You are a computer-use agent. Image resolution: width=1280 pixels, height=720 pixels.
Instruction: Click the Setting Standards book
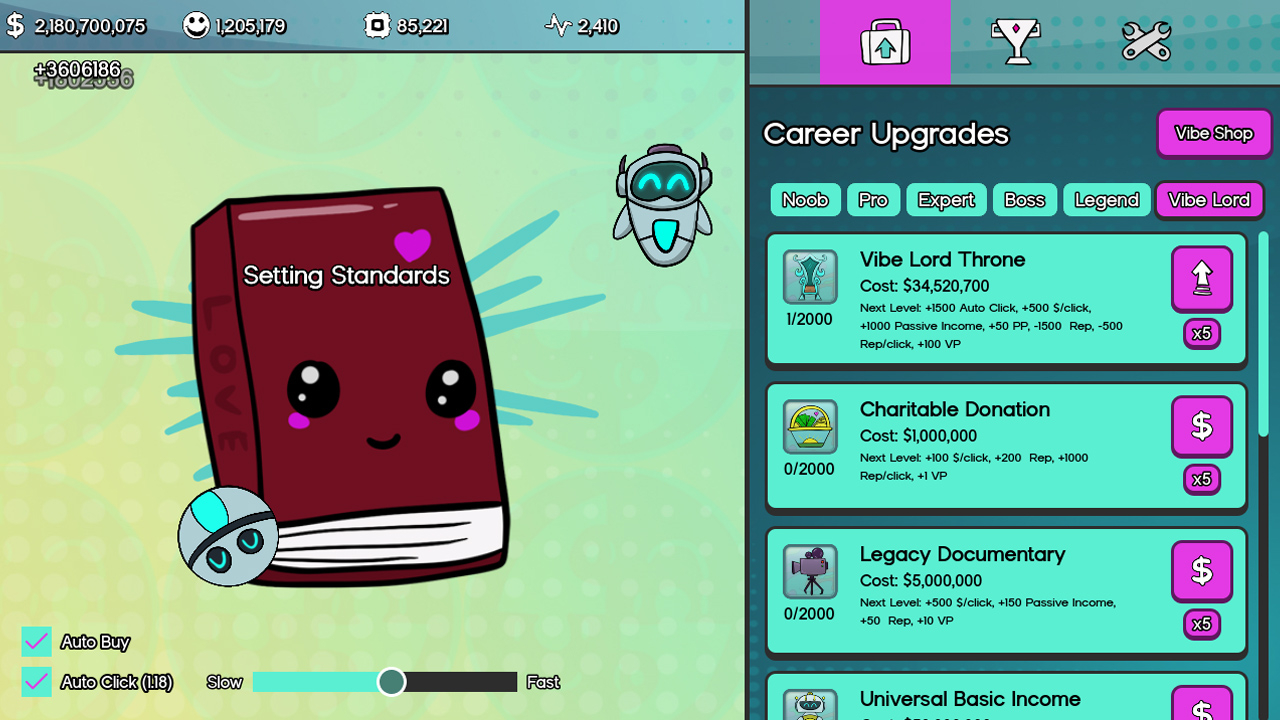(350, 380)
